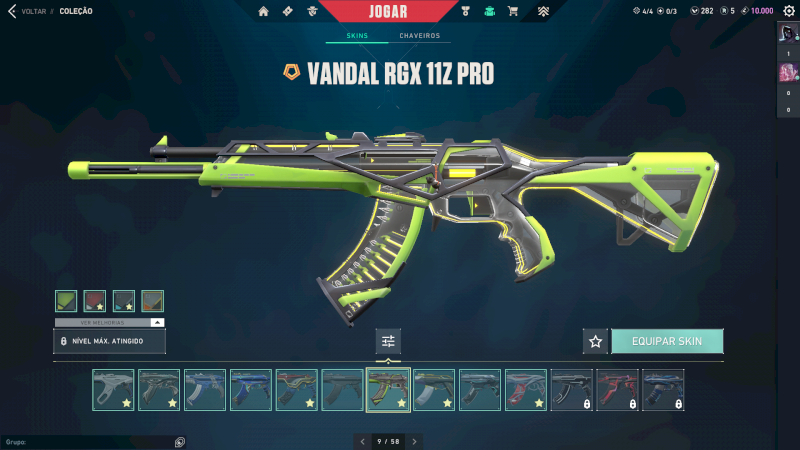The height and width of the screenshot is (450, 800).
Task: Choose the orange color variant swatch
Action: coord(153,301)
